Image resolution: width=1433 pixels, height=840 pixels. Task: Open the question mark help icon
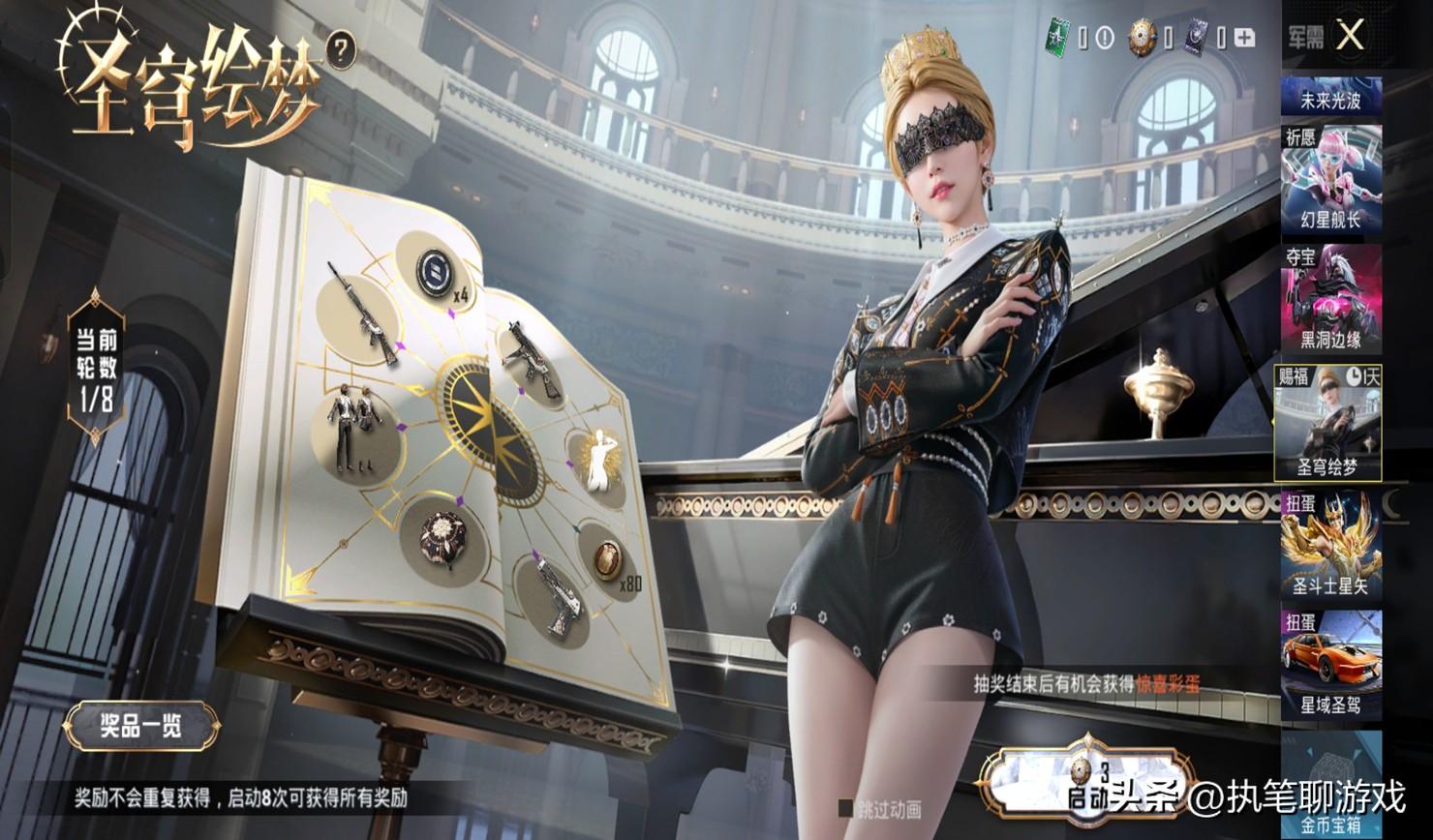point(339,51)
